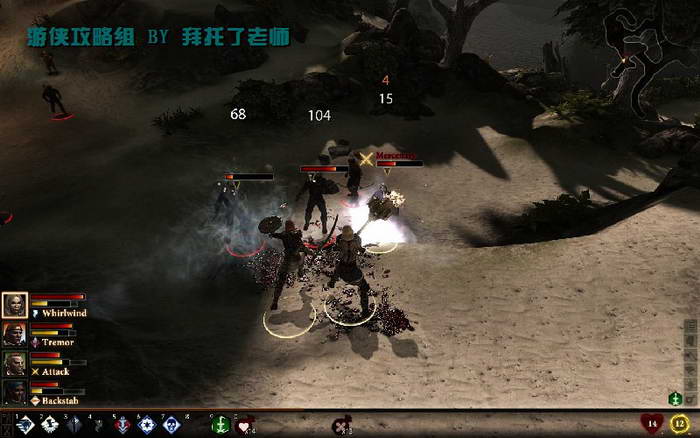Target the Mercenary enemy nameplate

tap(395, 155)
